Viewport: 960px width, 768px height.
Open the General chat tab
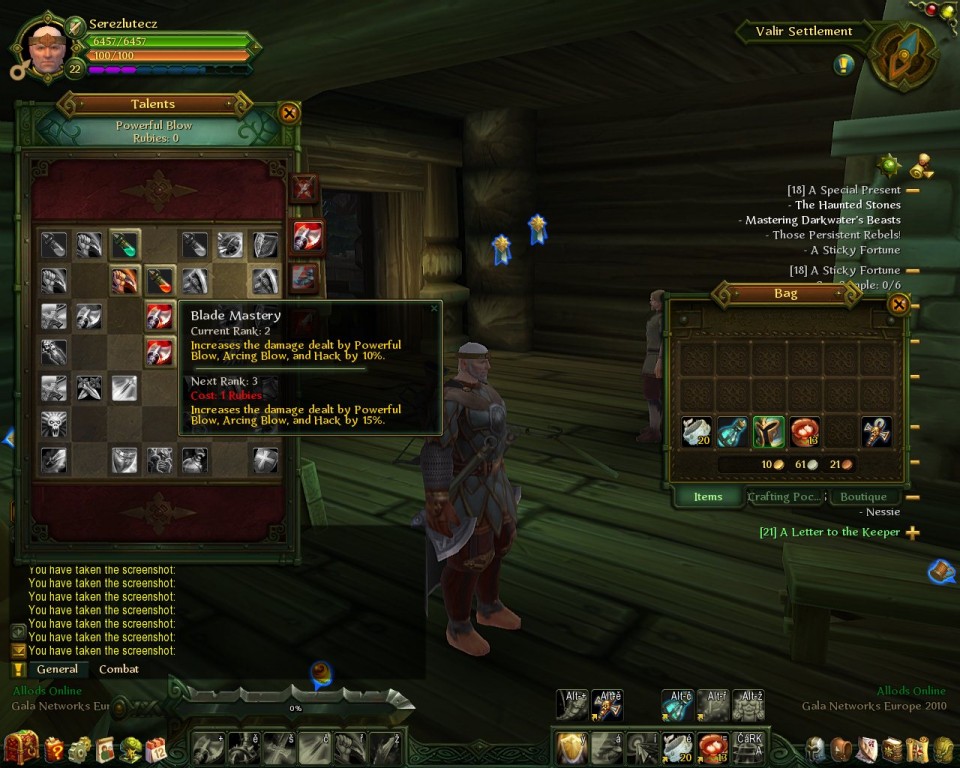[x=57, y=669]
